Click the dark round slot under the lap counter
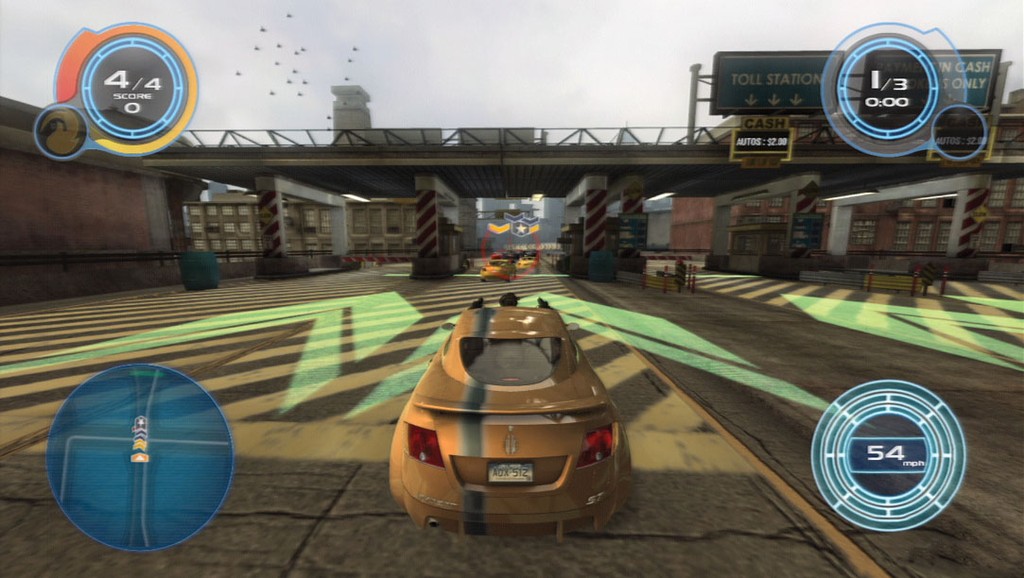The image size is (1024, 578). [x=959, y=132]
